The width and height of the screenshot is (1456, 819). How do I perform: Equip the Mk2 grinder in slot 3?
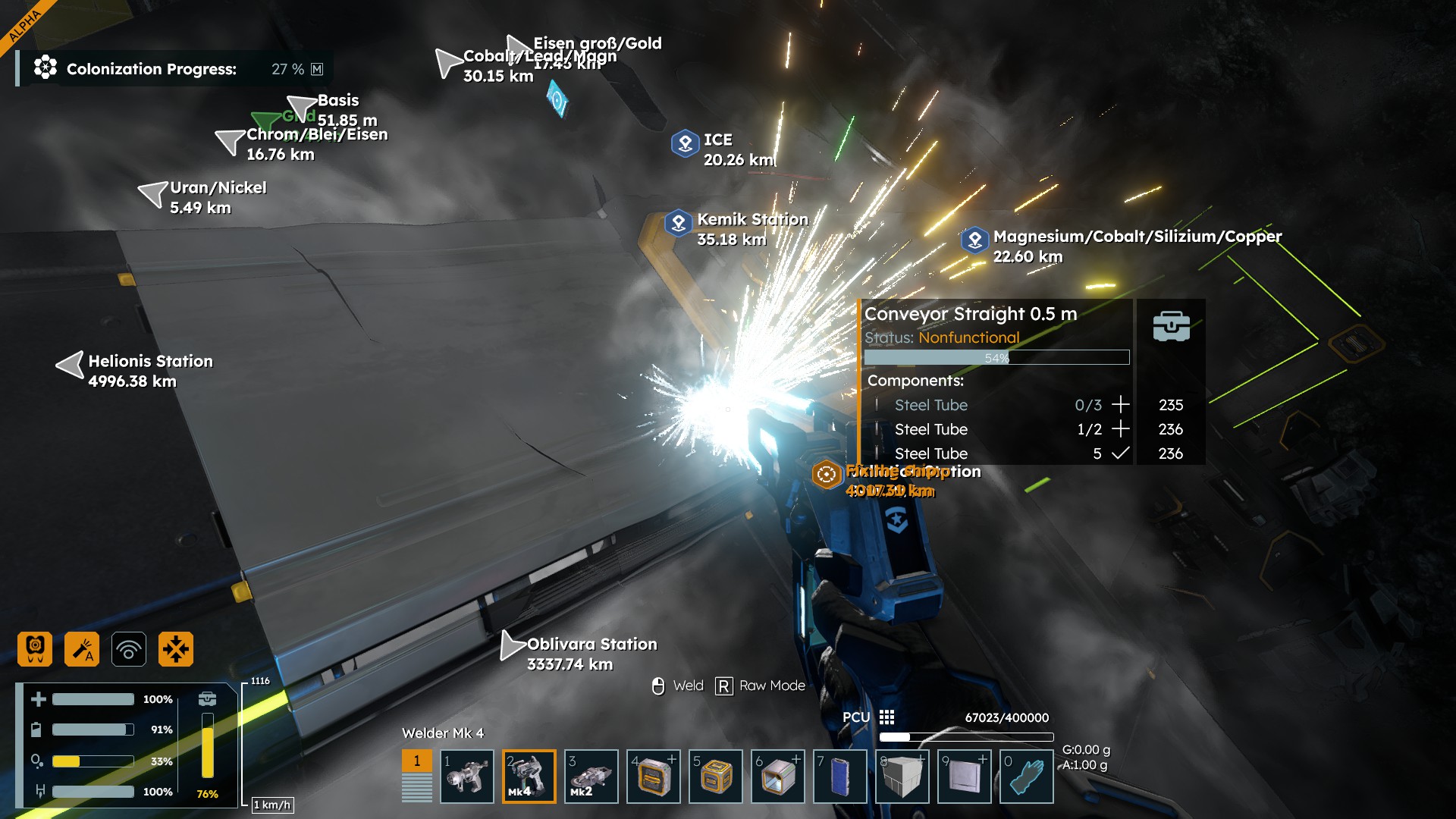point(591,776)
